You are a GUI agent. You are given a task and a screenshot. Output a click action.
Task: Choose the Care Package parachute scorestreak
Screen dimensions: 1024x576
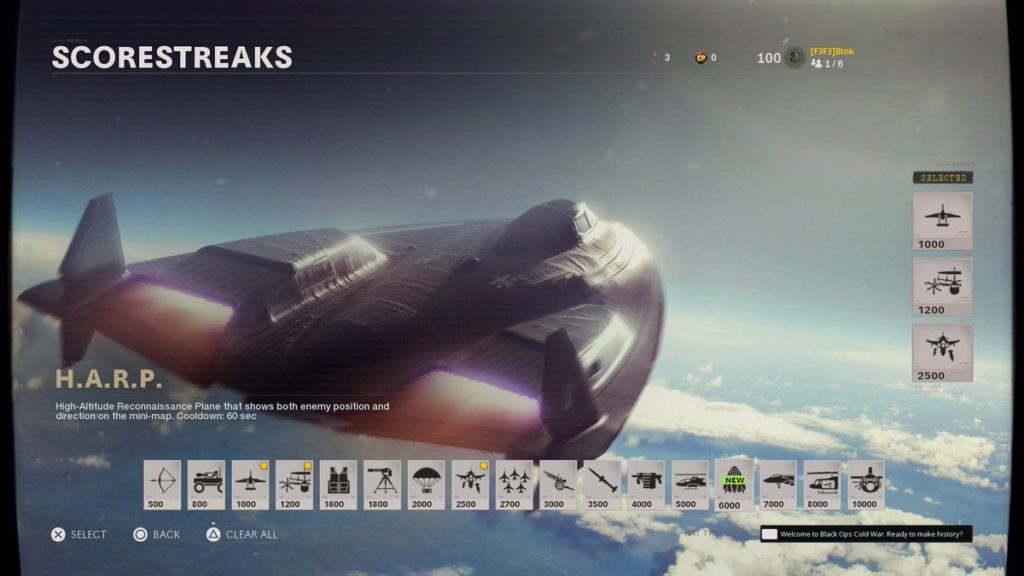(426, 485)
